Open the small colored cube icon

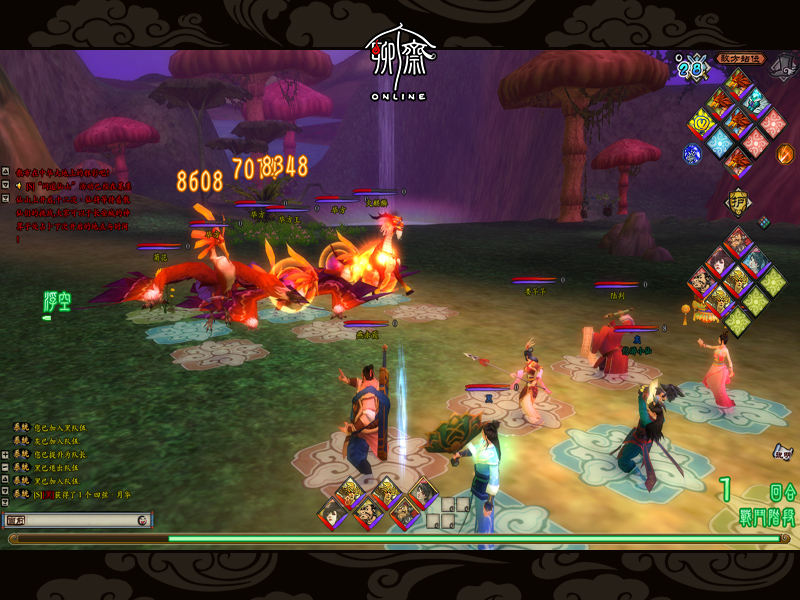tap(764, 222)
